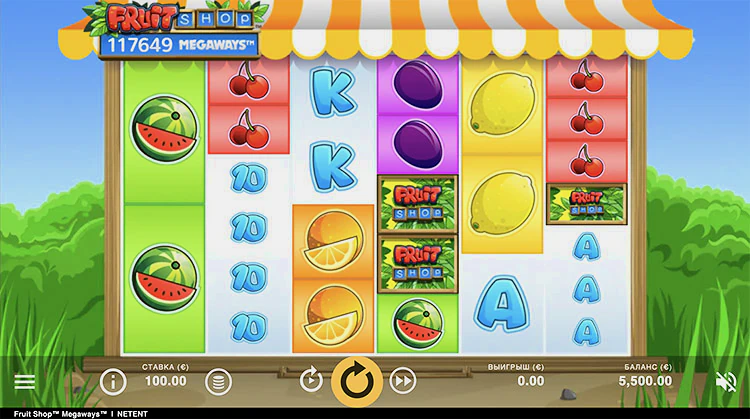
Task: Open the autoplay options
Action: 311,380
